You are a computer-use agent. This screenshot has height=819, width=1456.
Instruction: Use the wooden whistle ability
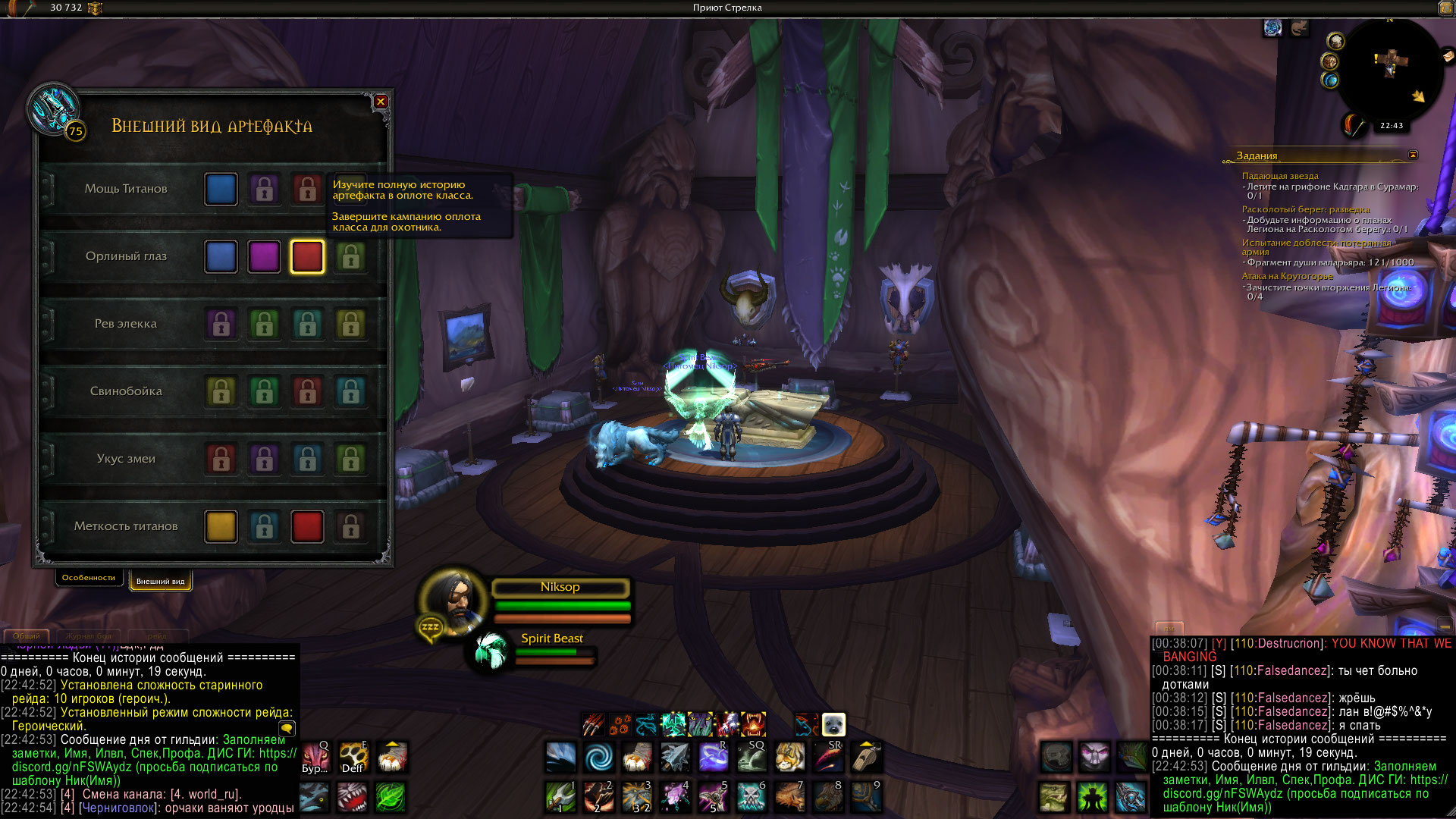(866, 757)
